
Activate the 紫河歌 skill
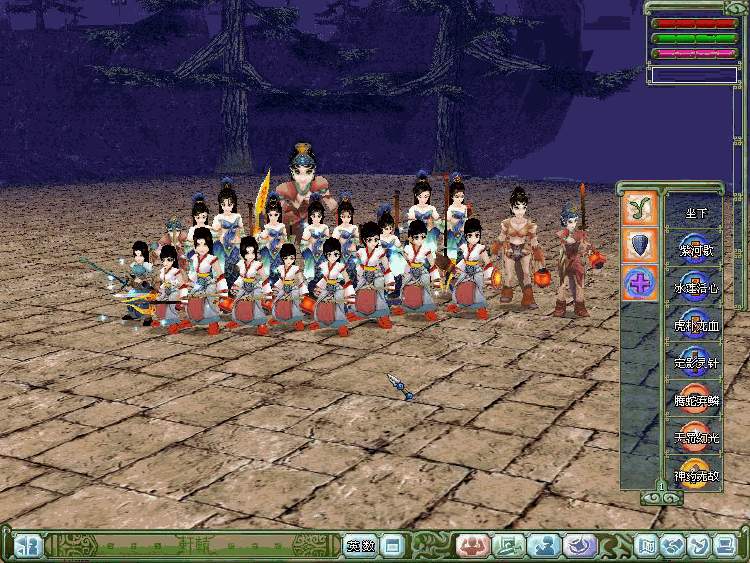(x=695, y=250)
